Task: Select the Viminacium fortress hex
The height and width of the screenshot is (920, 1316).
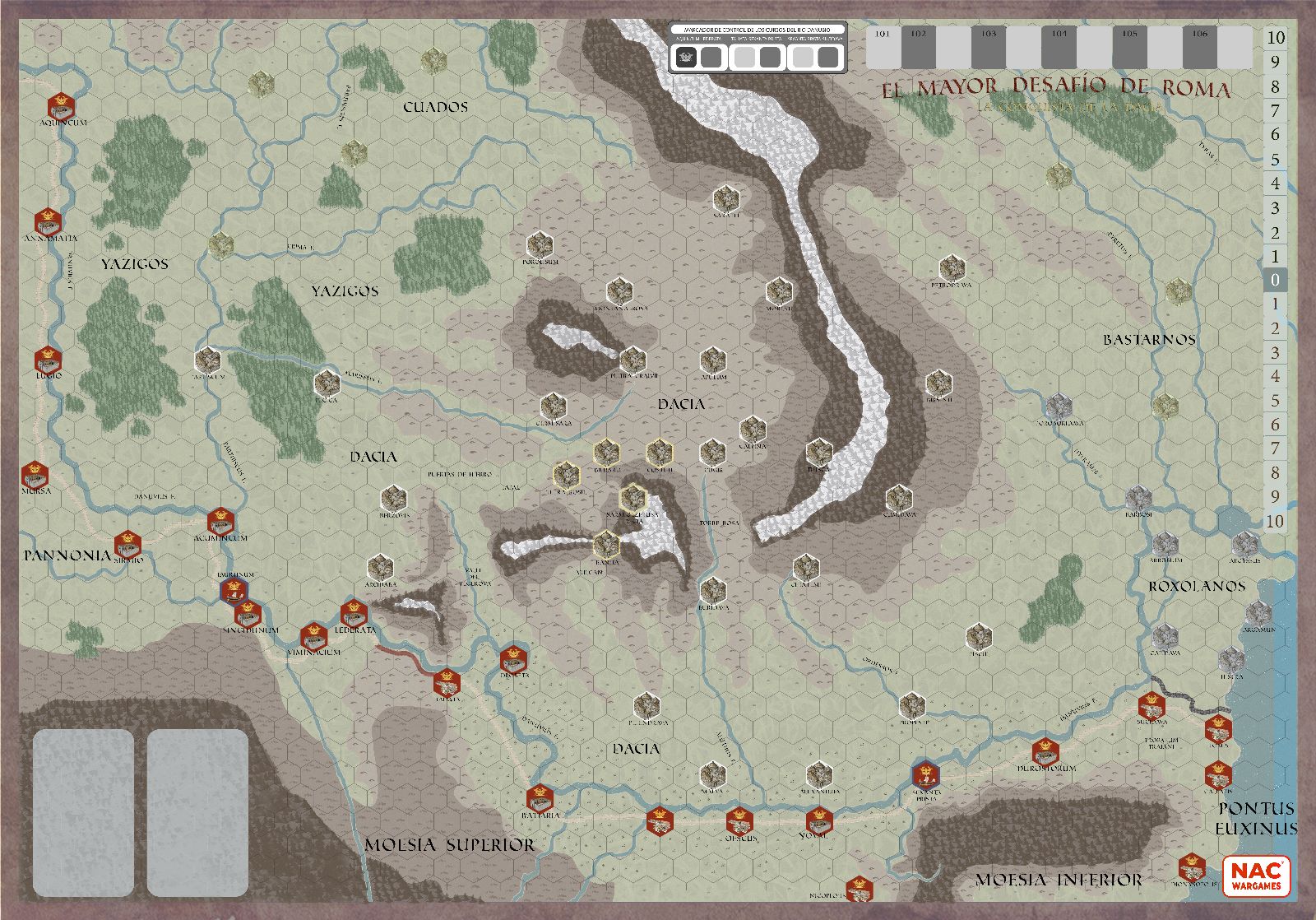Action: click(x=313, y=635)
